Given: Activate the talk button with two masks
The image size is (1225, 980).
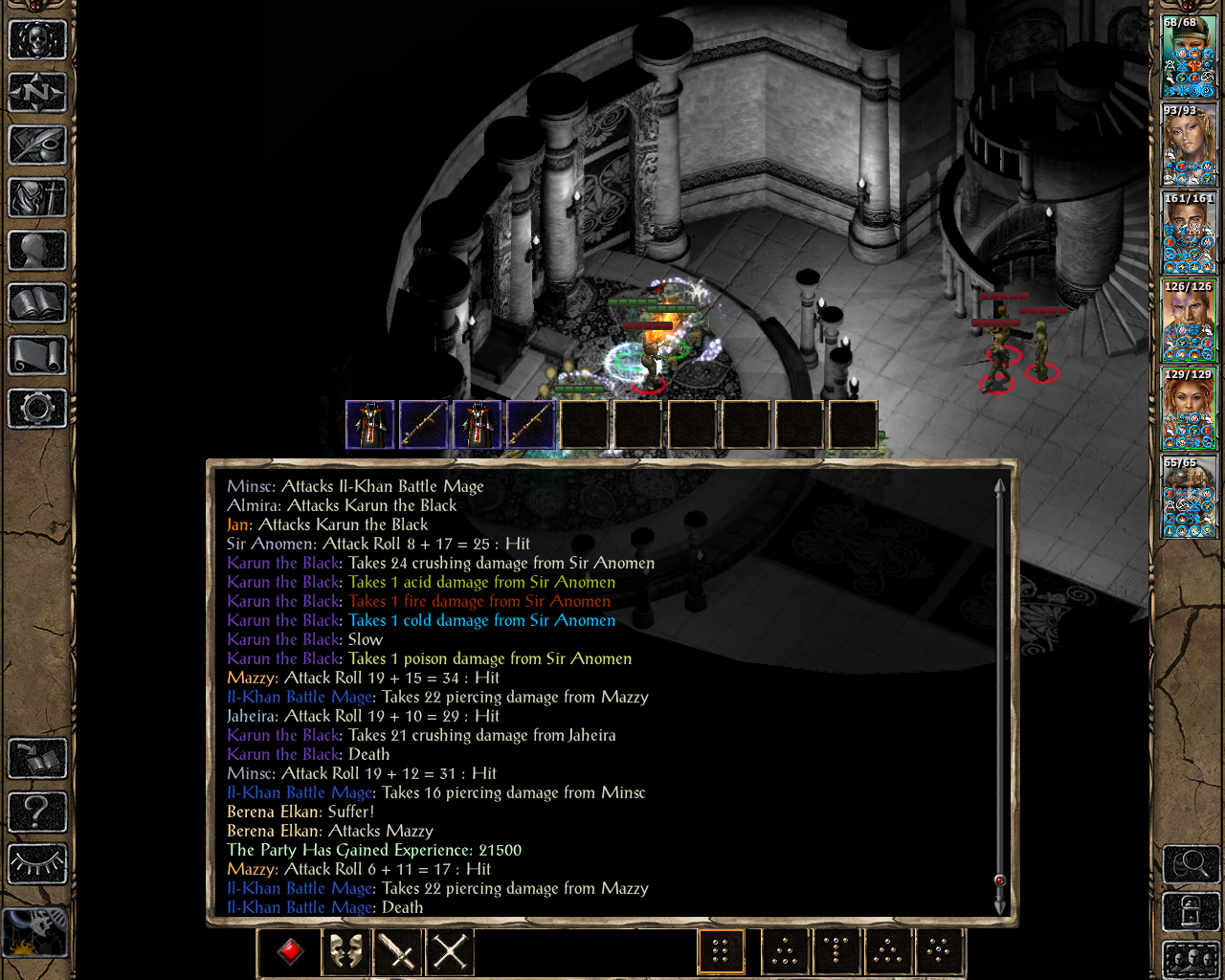Looking at the screenshot, I should pos(345,951).
